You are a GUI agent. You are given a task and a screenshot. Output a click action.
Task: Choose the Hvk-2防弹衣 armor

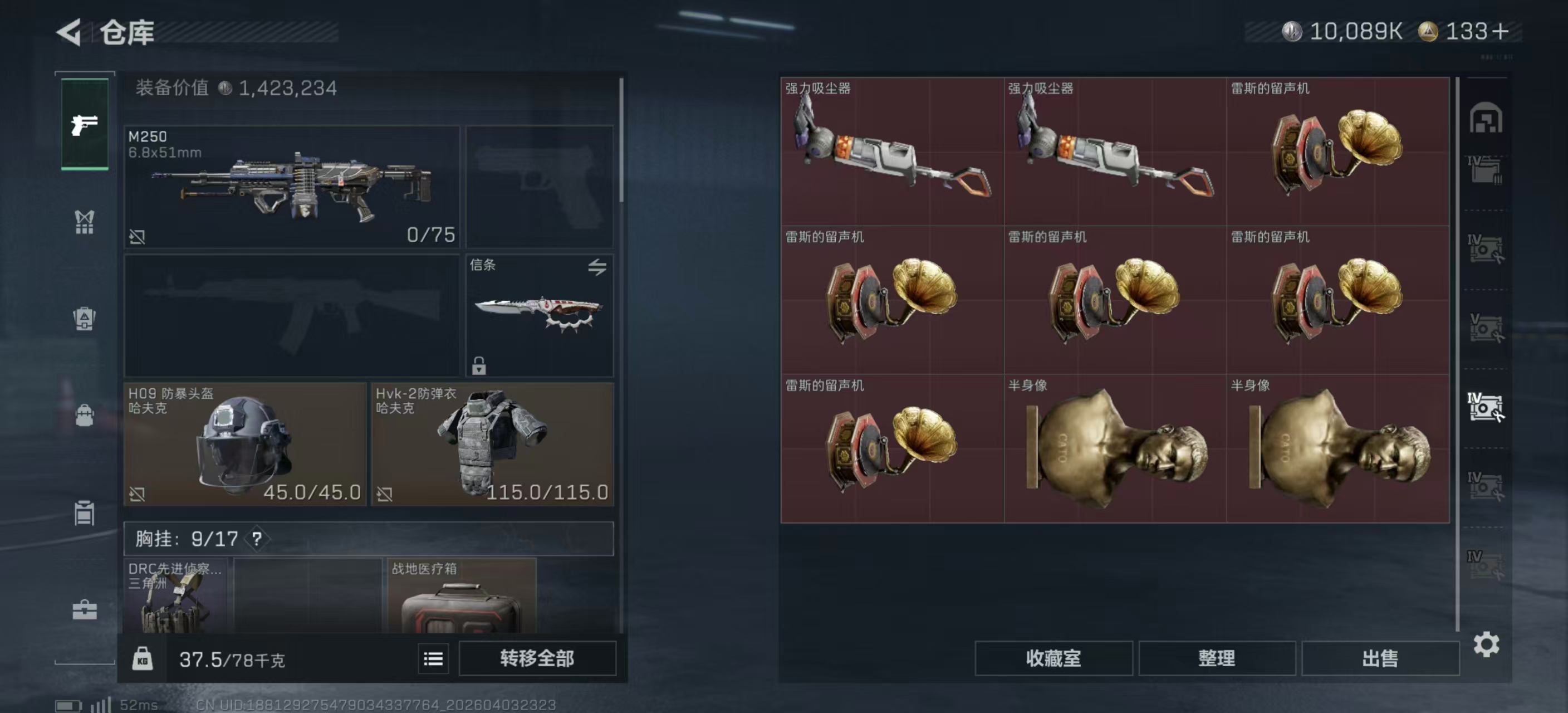tap(492, 444)
